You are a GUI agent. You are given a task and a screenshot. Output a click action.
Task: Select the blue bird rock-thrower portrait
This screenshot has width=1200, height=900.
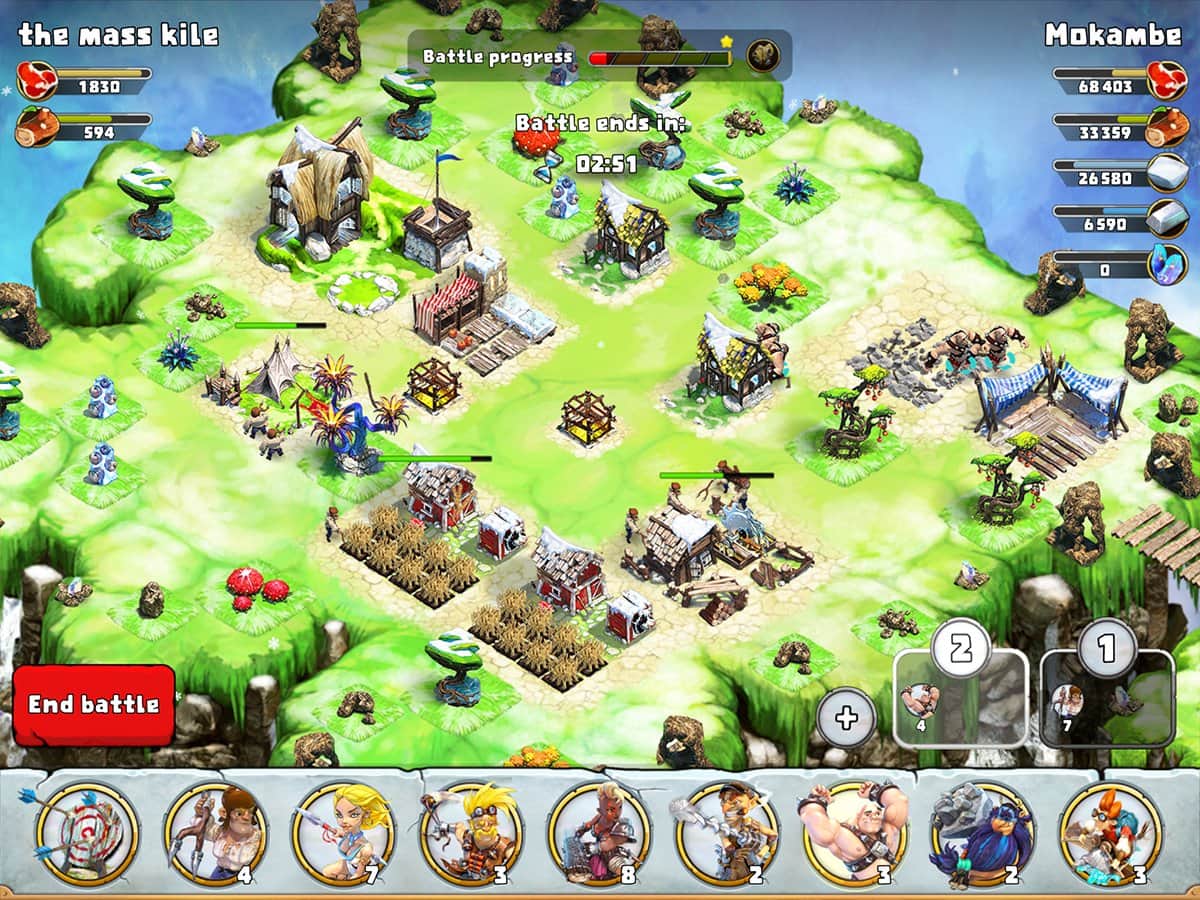tap(983, 832)
